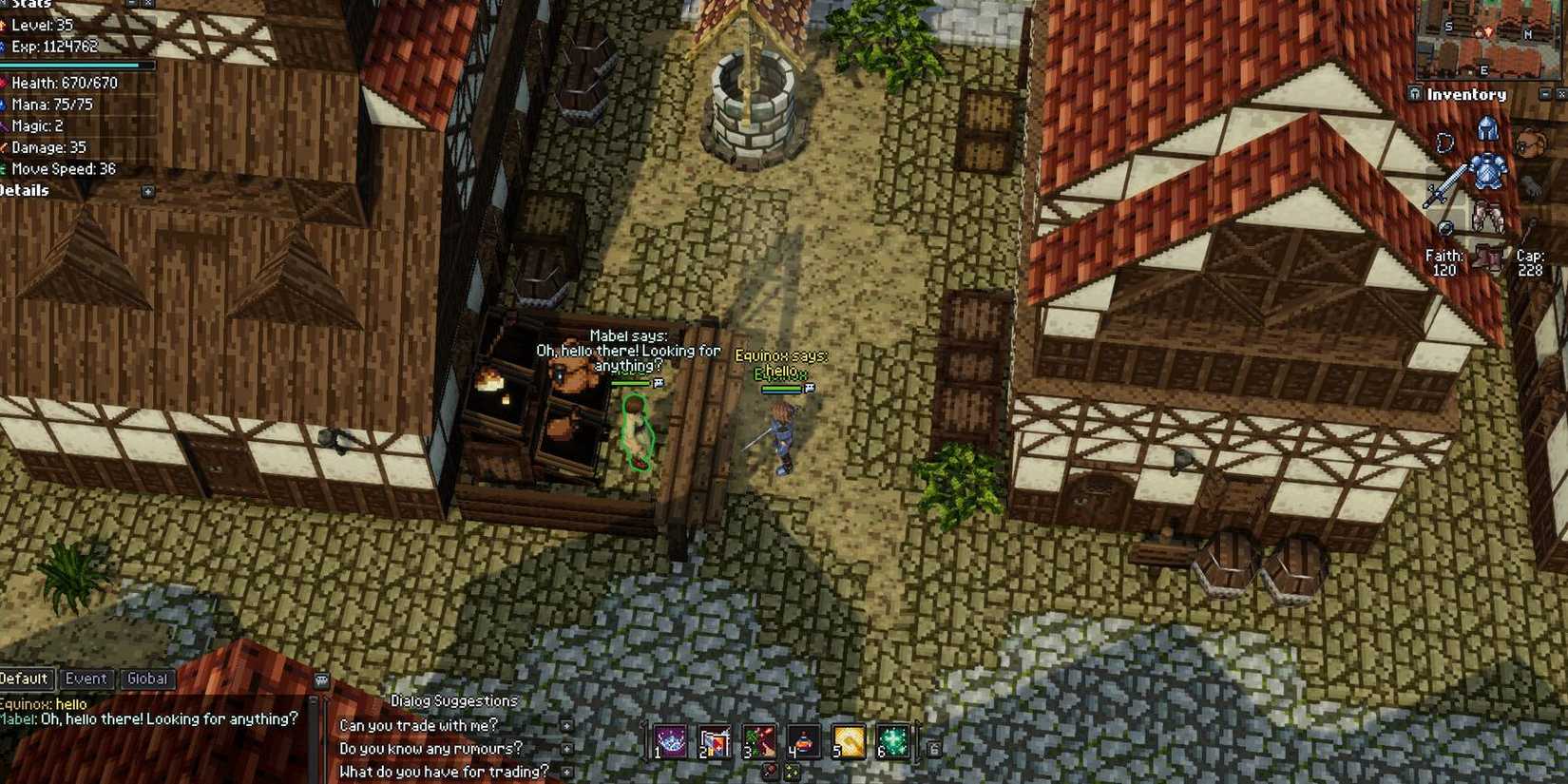Expand the Details section in the Stats panel

[x=147, y=190]
